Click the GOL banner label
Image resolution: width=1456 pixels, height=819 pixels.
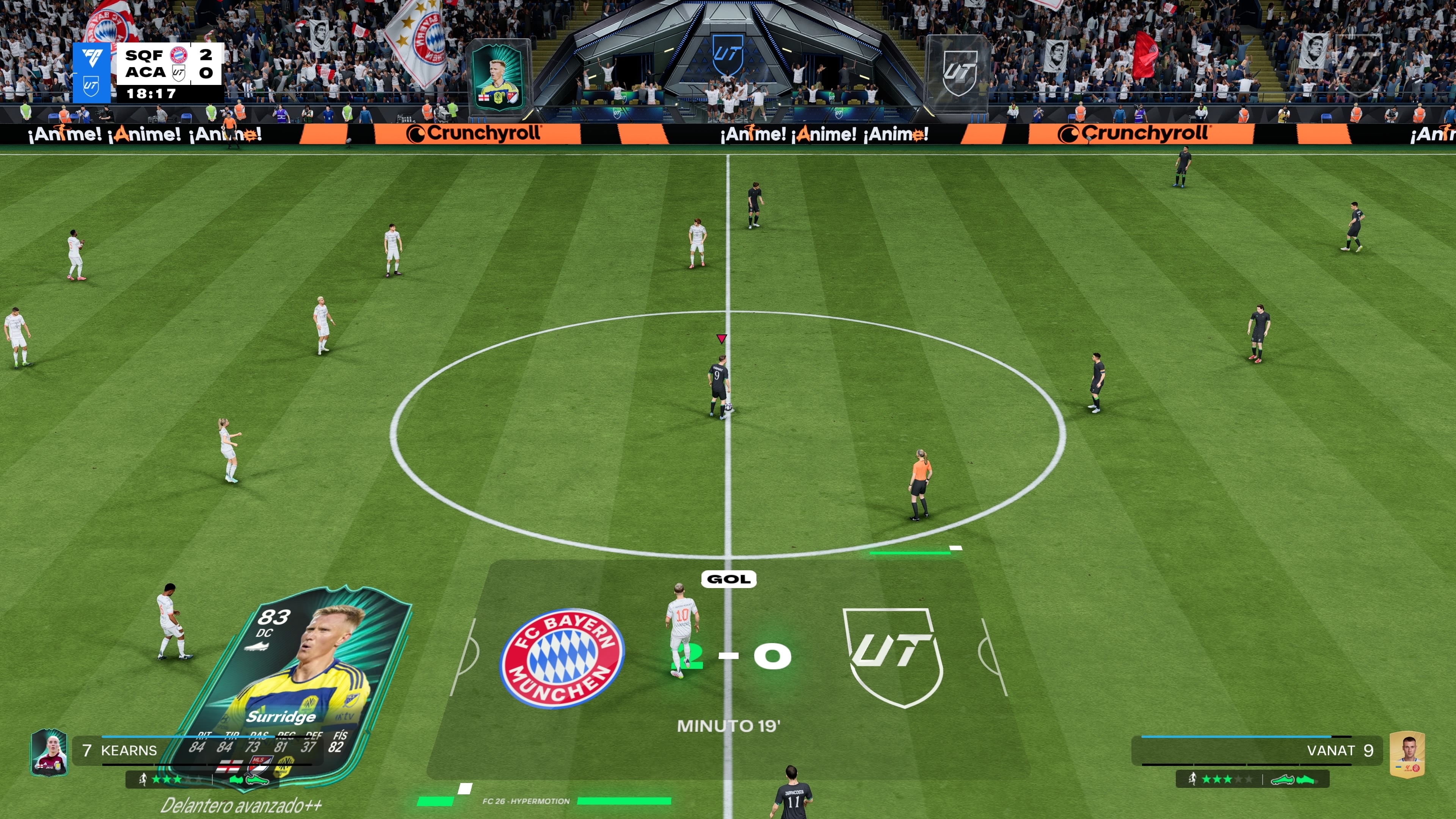(x=728, y=579)
